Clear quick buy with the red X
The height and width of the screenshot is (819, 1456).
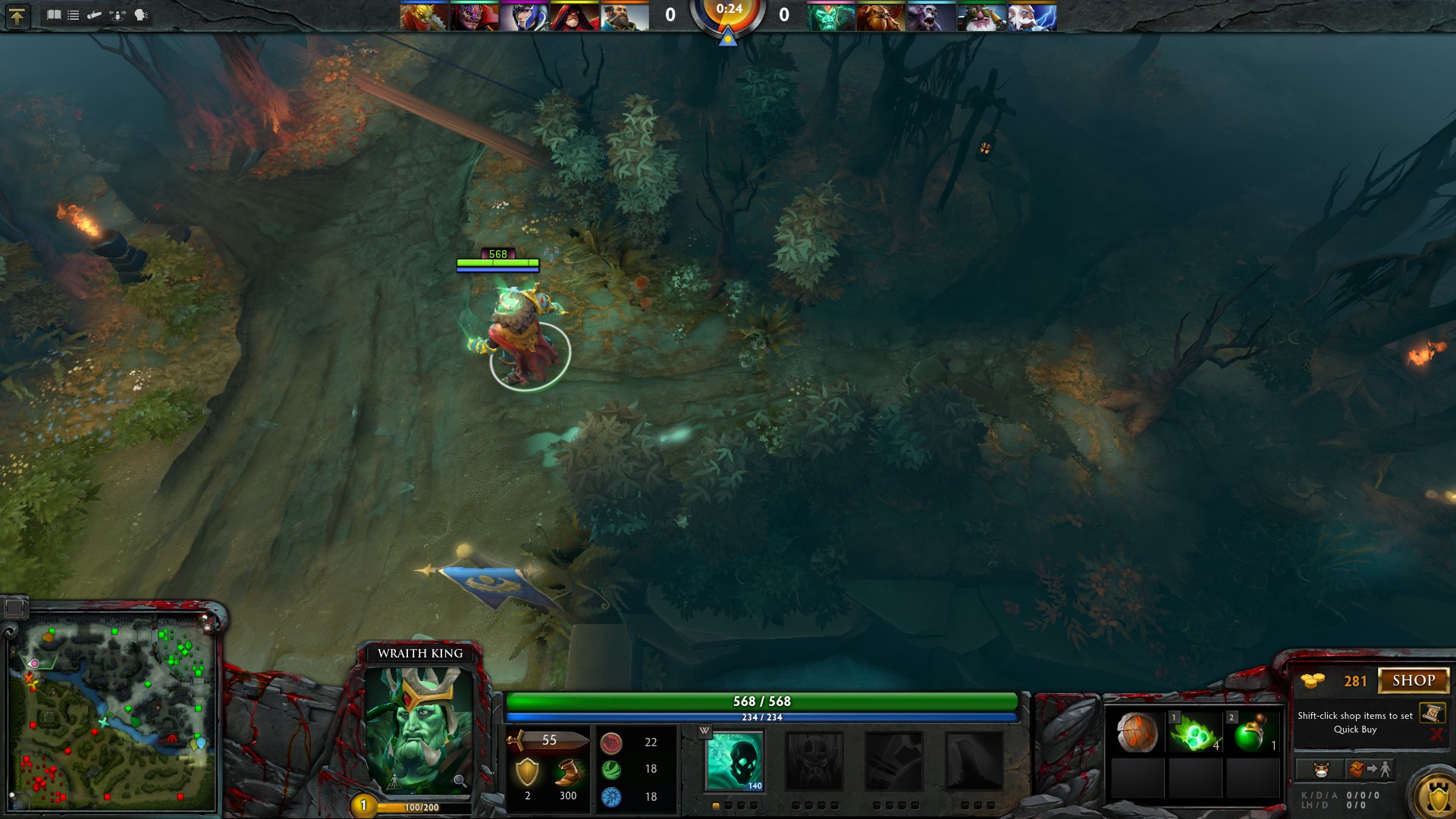pos(1436,734)
